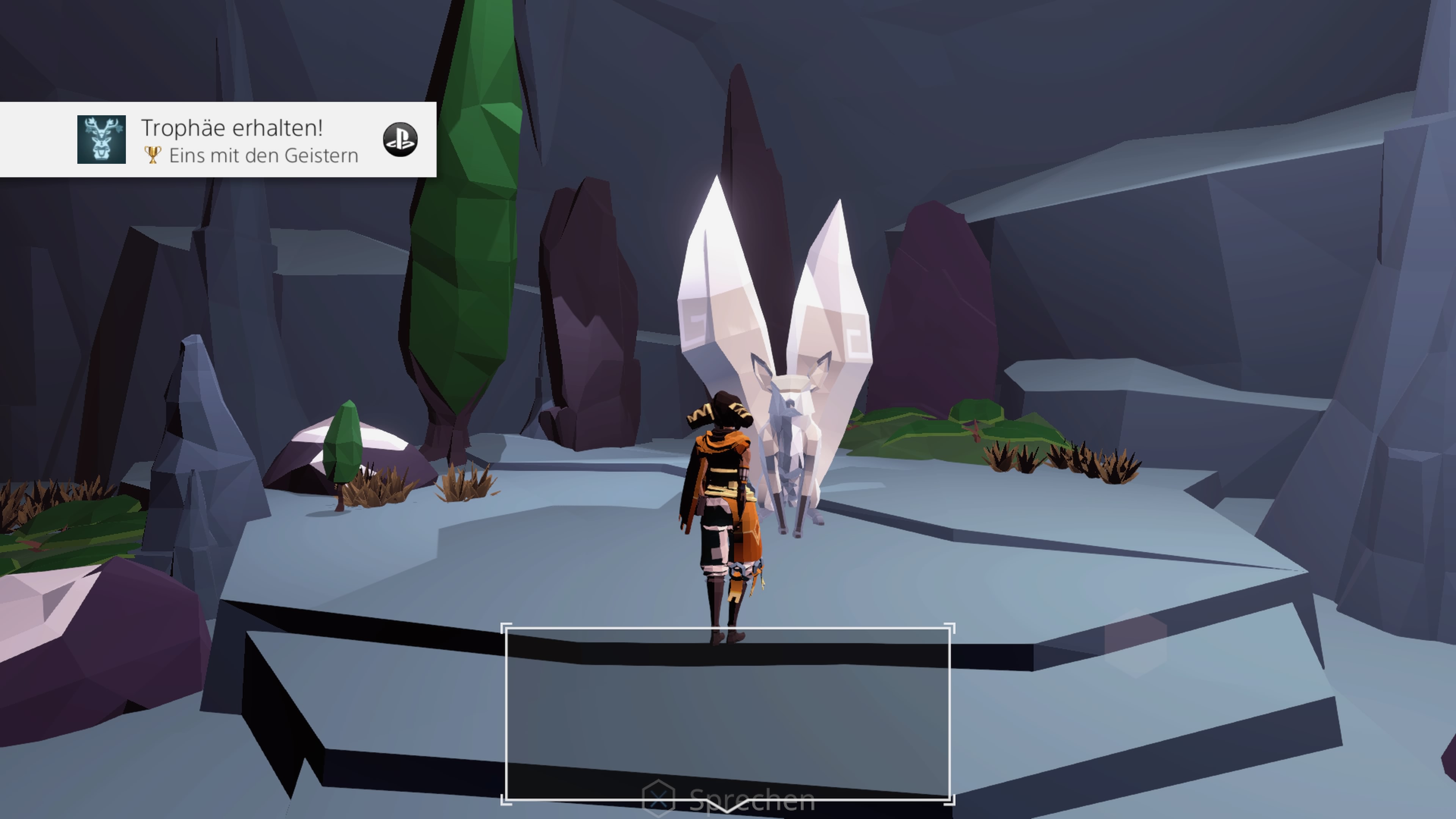Advance the empty dialogue box

pyautogui.click(x=728, y=713)
